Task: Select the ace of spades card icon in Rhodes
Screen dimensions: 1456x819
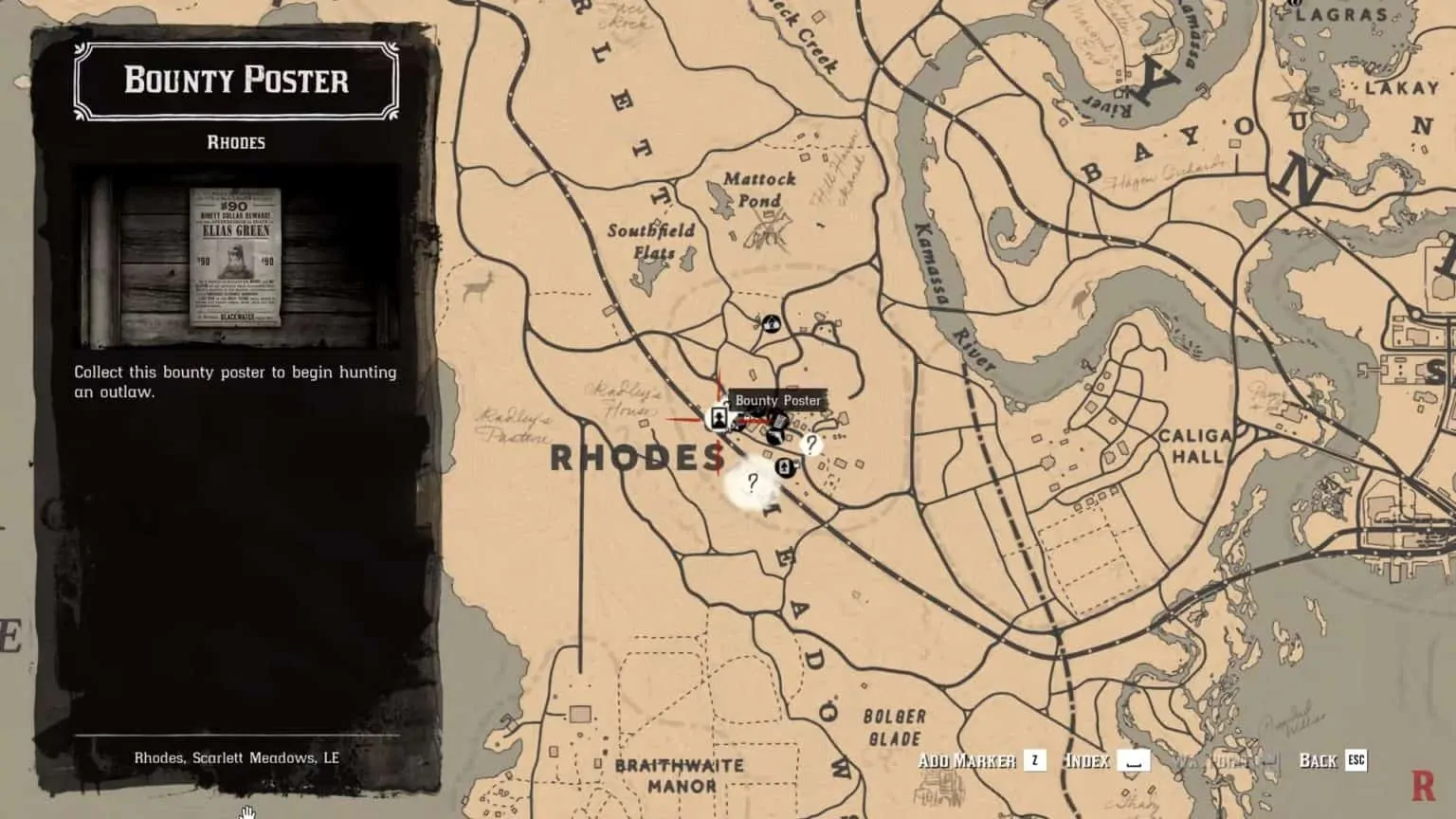Action: point(785,466)
